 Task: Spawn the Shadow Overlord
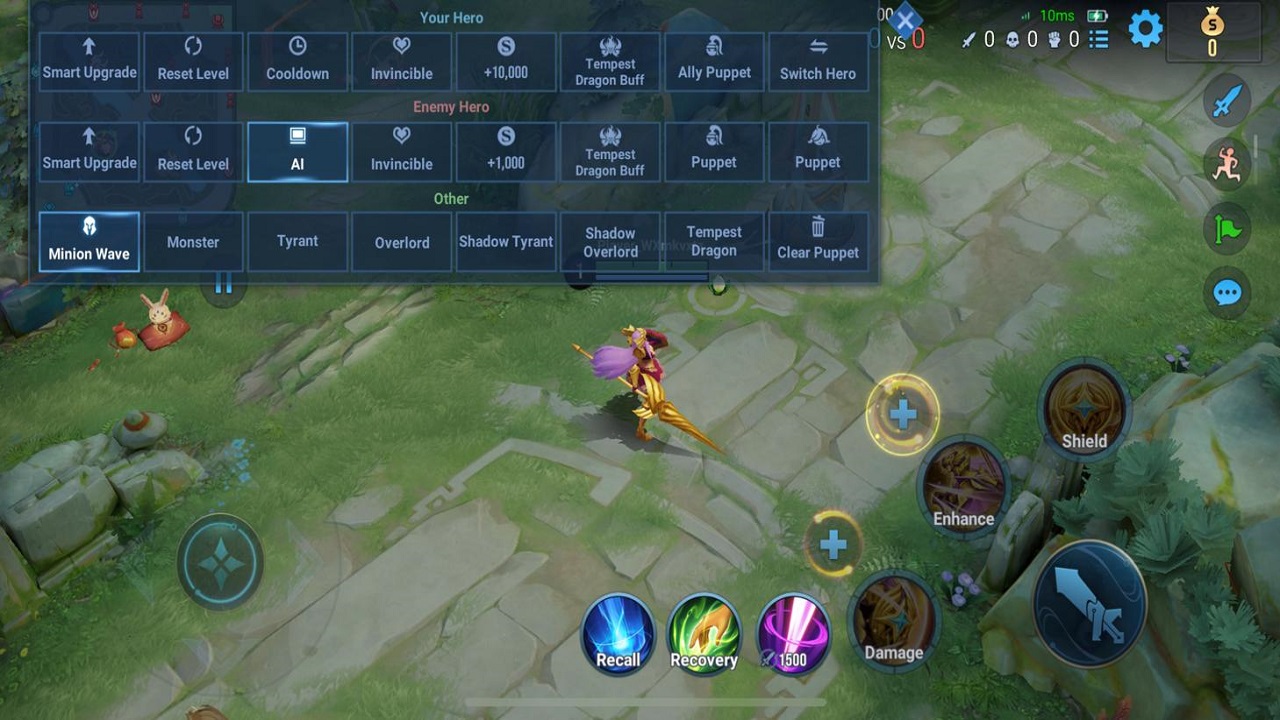[x=610, y=242]
